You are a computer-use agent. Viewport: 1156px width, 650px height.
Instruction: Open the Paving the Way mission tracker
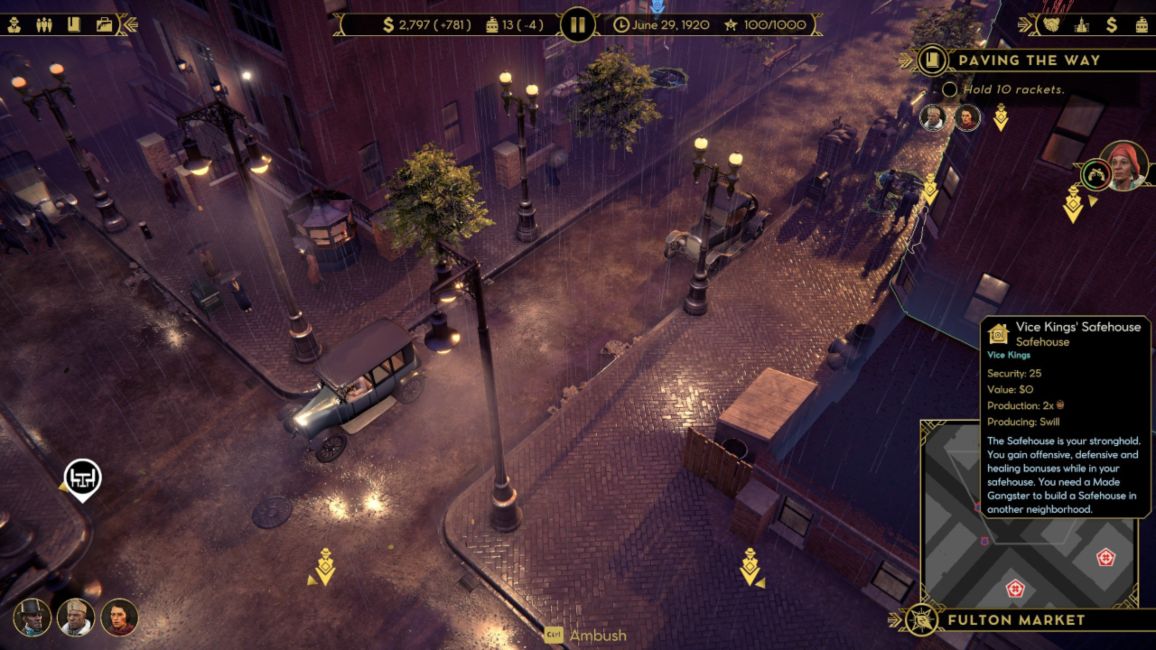click(1028, 60)
